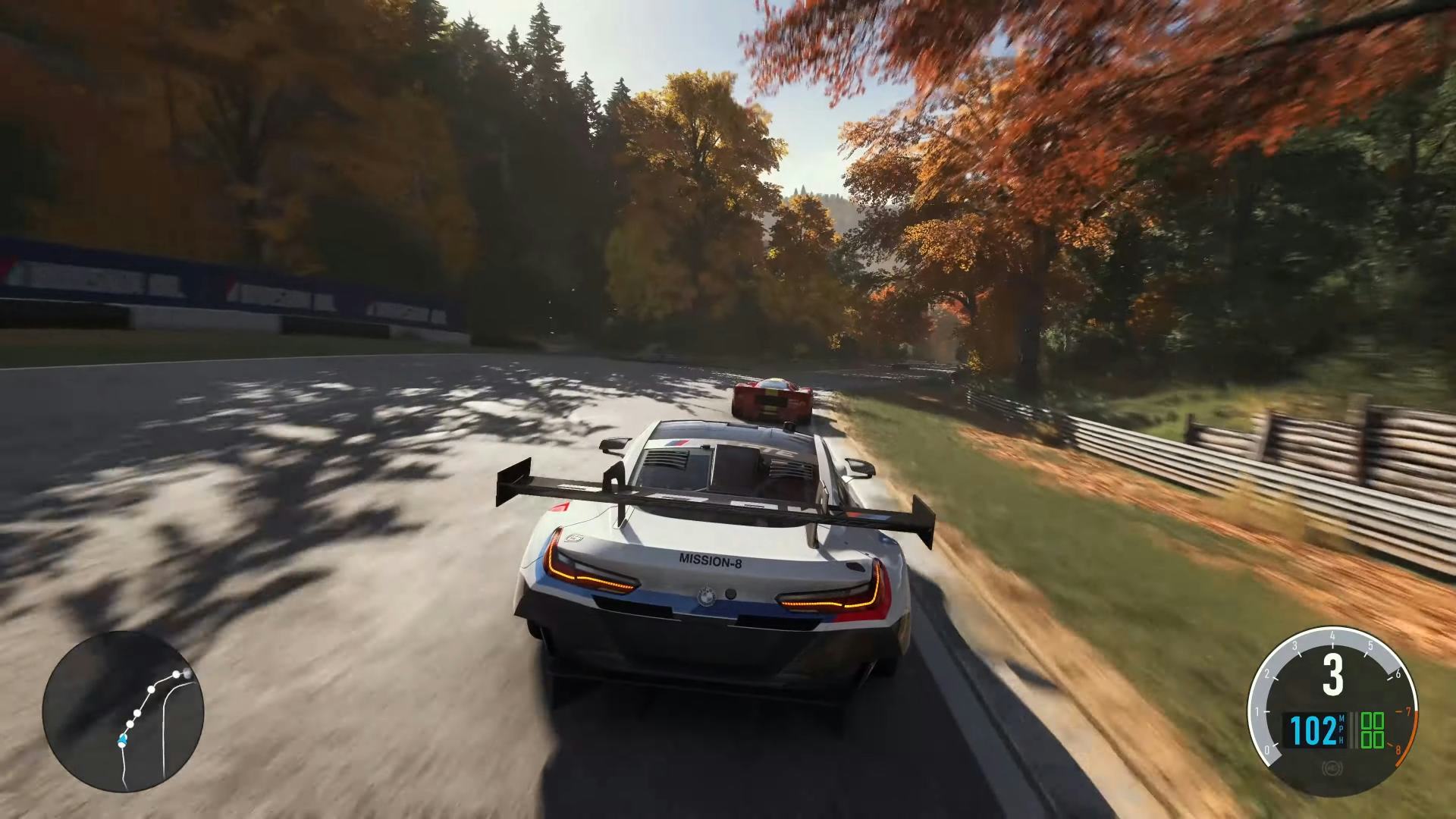Toggle the tire wear indicator panel
This screenshot has height=819, width=1456.
click(x=1374, y=732)
